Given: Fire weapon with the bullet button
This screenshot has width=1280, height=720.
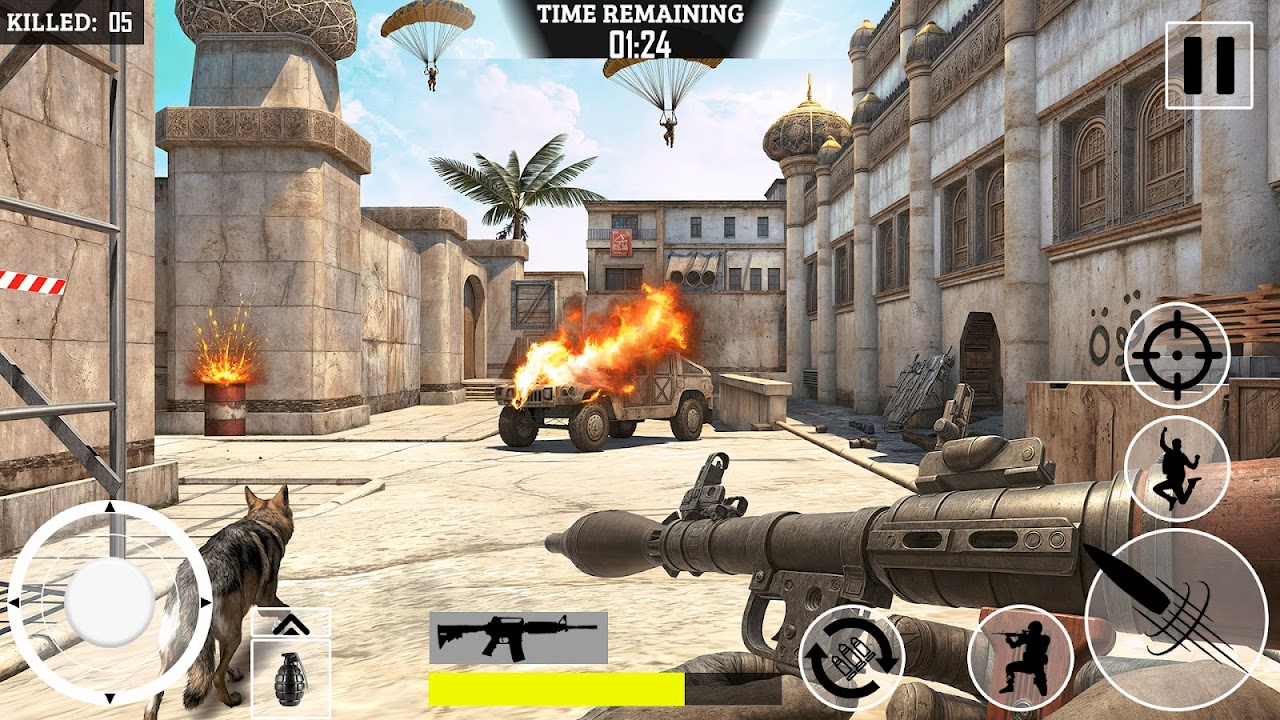Looking at the screenshot, I should (1162, 607).
